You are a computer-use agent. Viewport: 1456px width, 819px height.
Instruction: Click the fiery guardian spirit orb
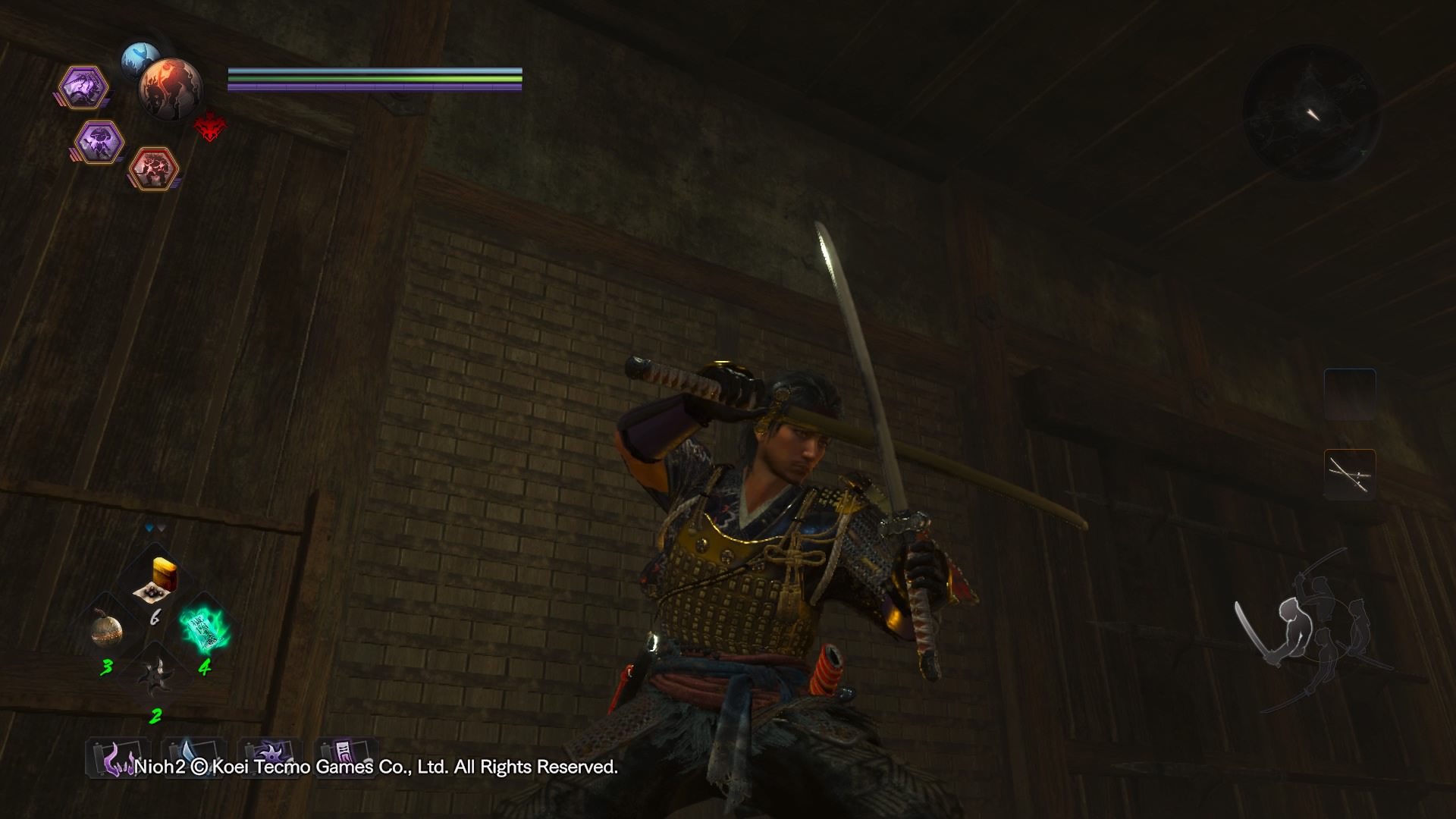[x=171, y=89]
